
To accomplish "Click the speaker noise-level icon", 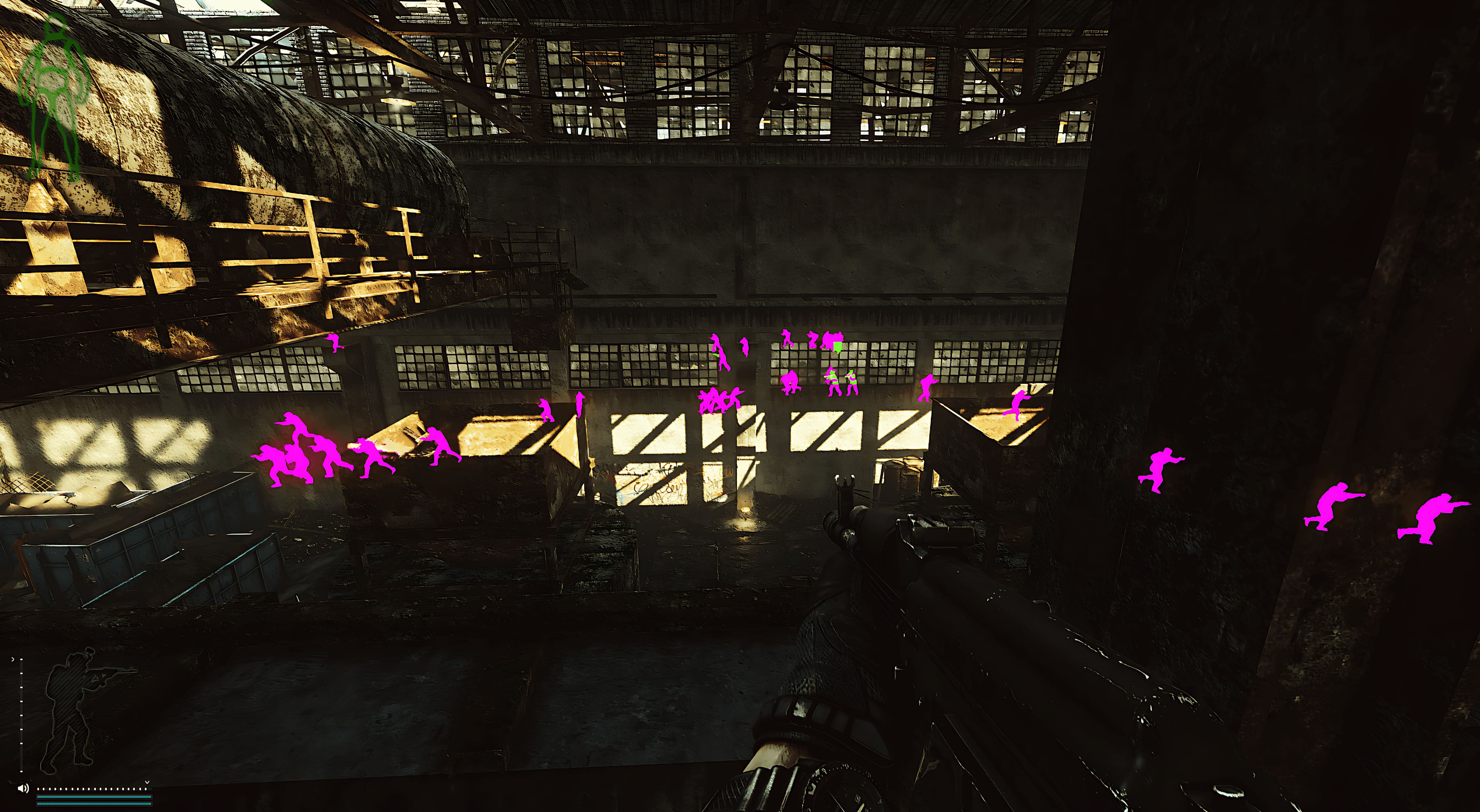I will click(23, 788).
